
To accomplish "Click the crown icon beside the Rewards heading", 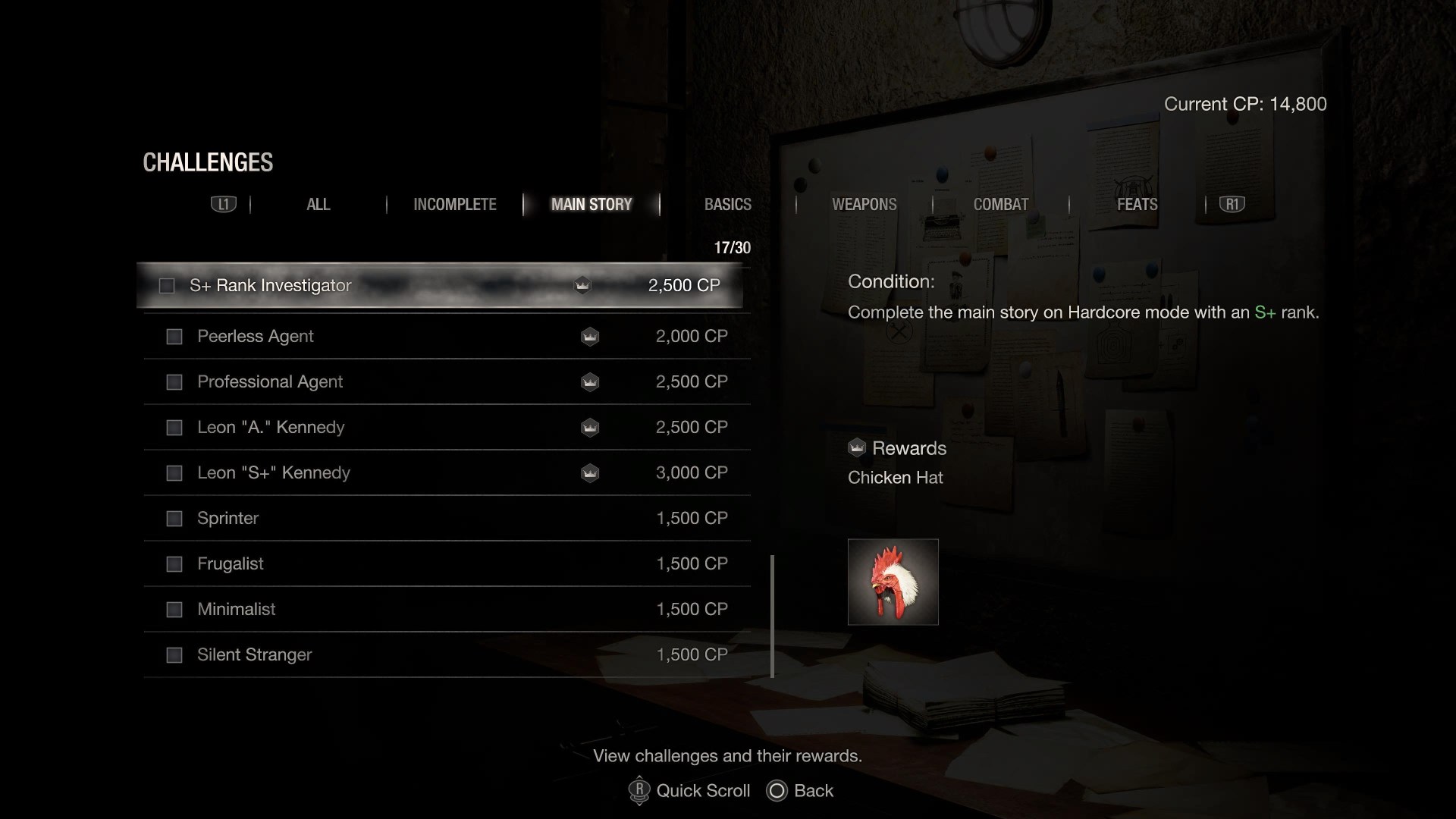I will (x=858, y=447).
